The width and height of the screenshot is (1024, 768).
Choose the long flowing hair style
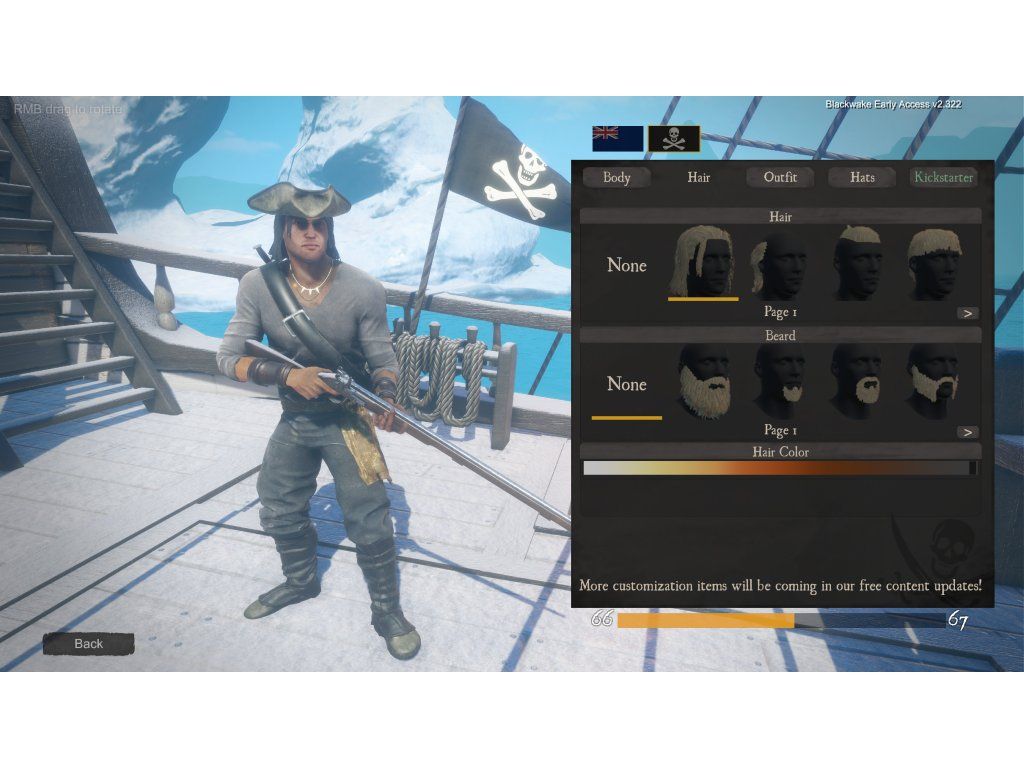[704, 263]
